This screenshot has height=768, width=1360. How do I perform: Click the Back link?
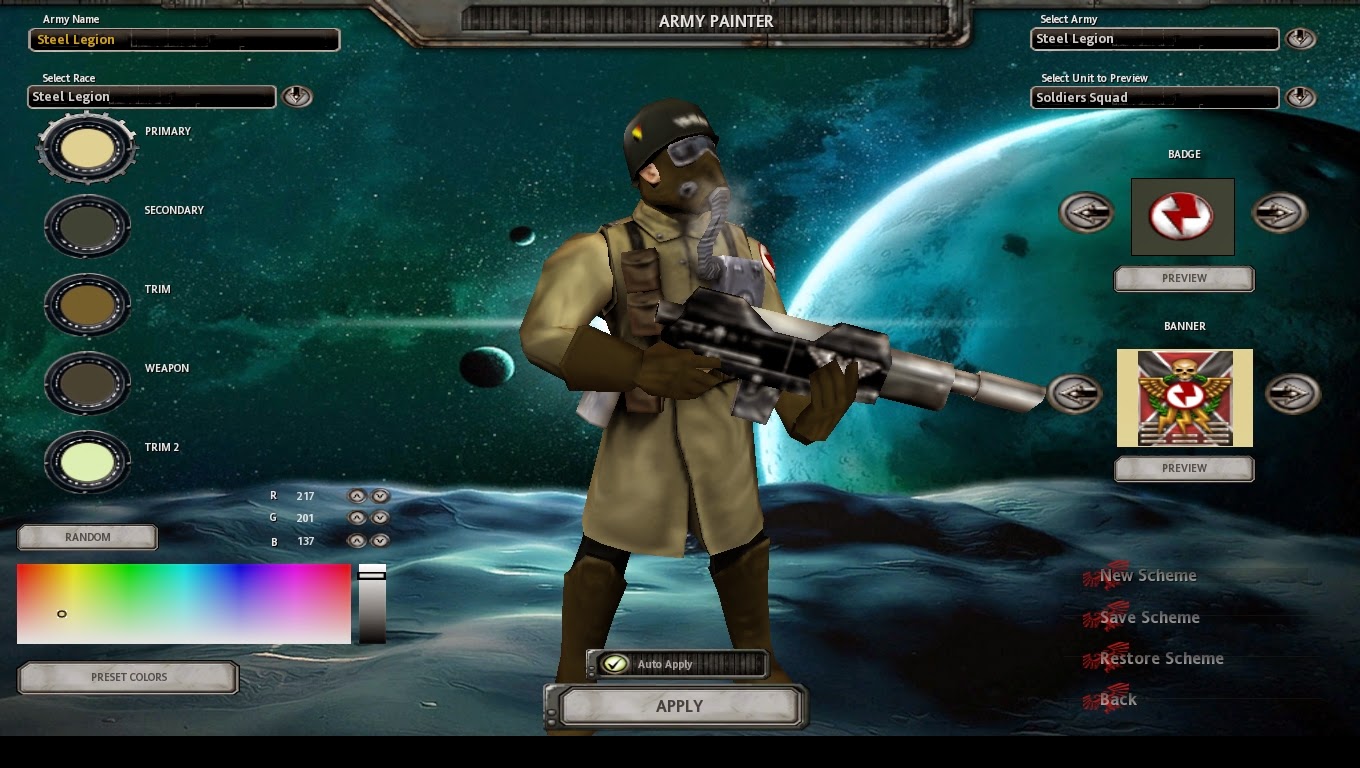point(1117,699)
